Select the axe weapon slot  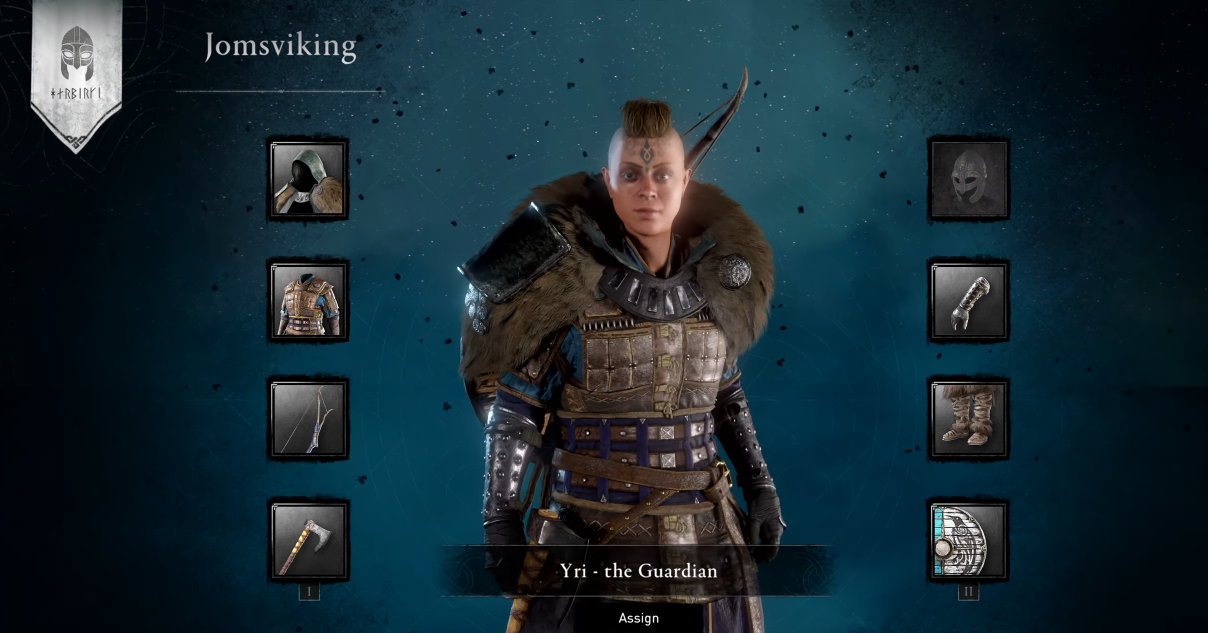308,541
